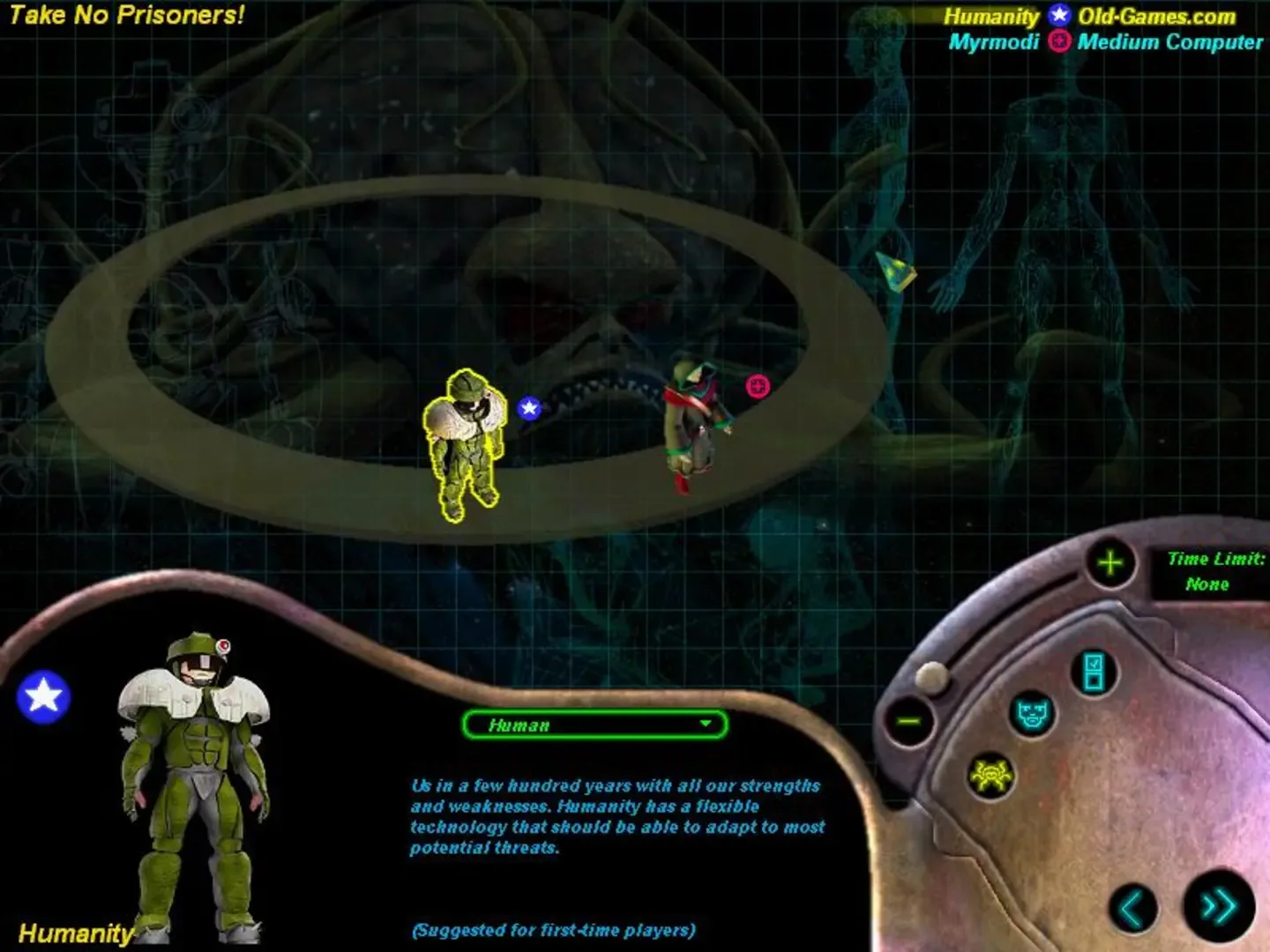The height and width of the screenshot is (952, 1270).
Task: Click the dropdown arrow on the Human selector
Action: coord(706,725)
